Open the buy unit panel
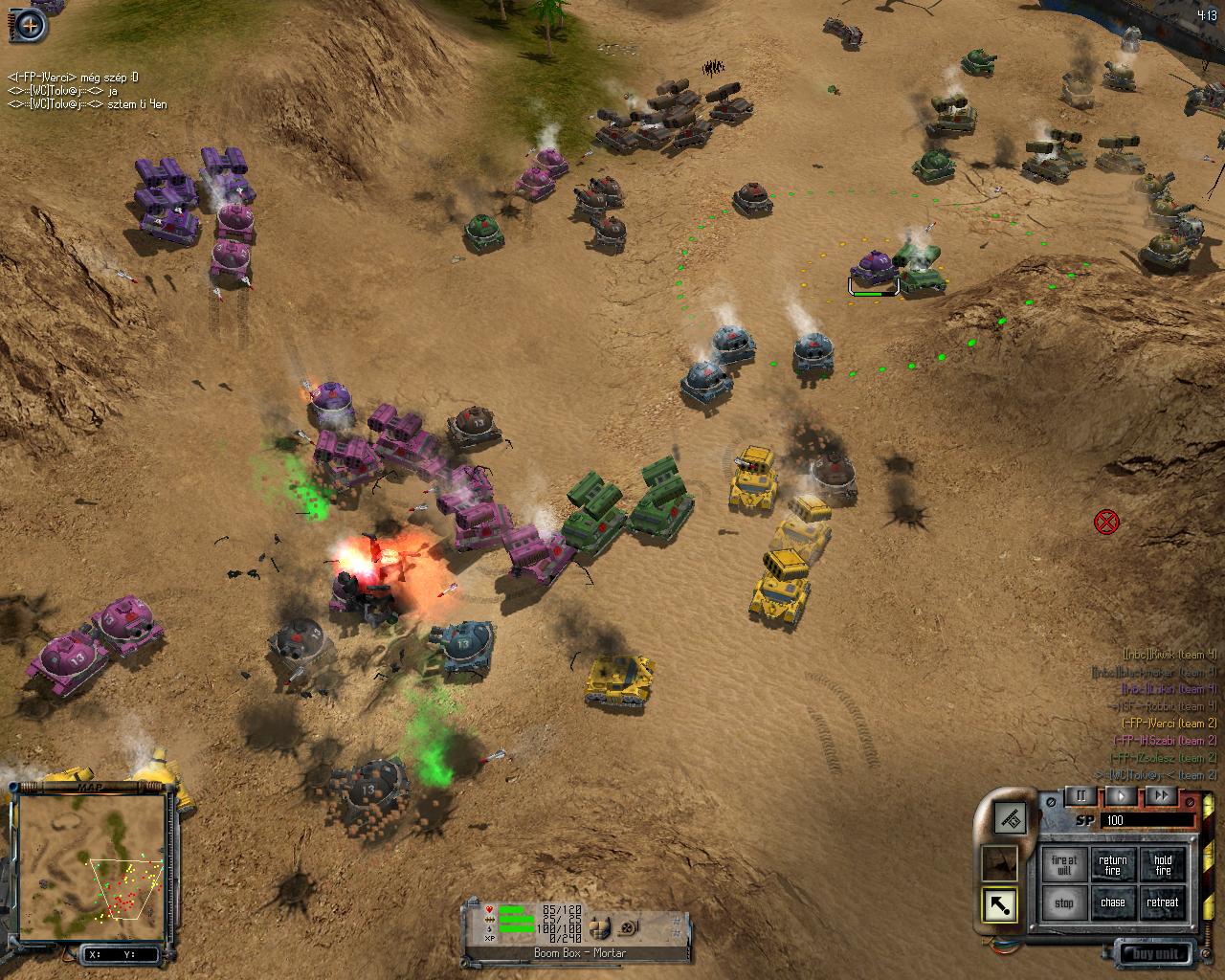The image size is (1225, 980). (x=1157, y=953)
